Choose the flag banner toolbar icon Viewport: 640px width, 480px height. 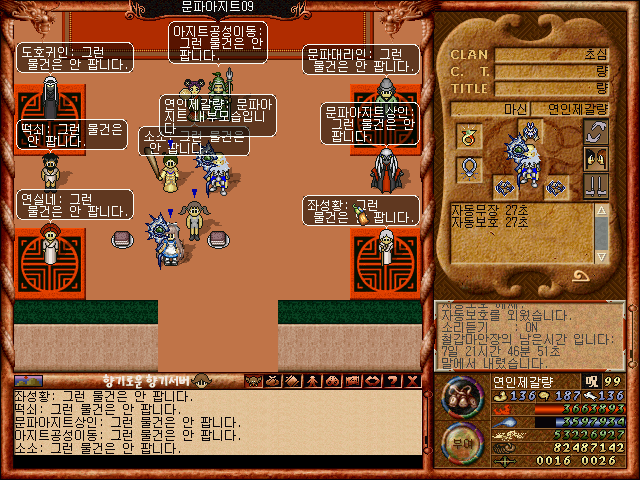pyautogui.click(x=351, y=380)
